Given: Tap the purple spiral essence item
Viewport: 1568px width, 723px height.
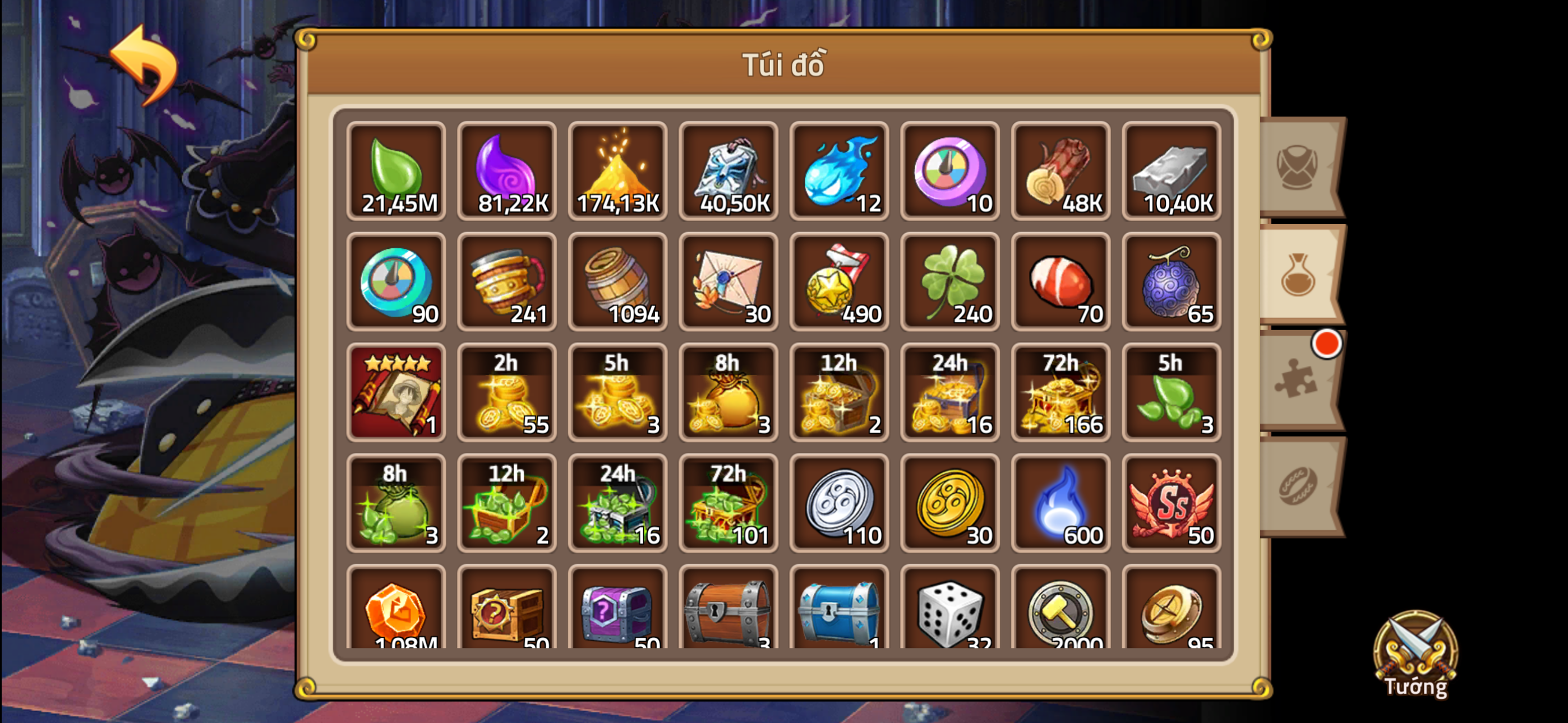Looking at the screenshot, I should tap(507, 172).
